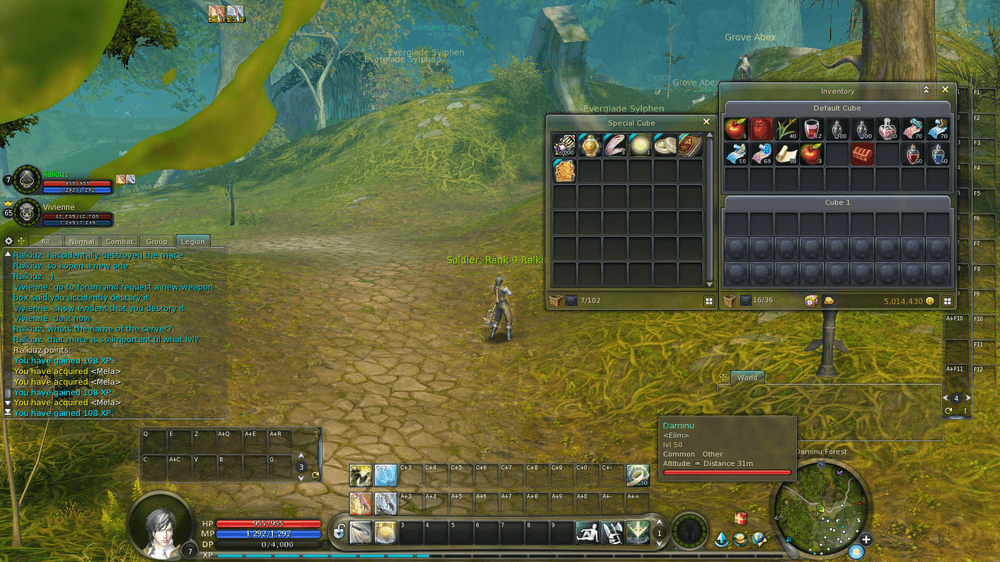Pick the green herb bundle in Default Cube

click(x=787, y=129)
